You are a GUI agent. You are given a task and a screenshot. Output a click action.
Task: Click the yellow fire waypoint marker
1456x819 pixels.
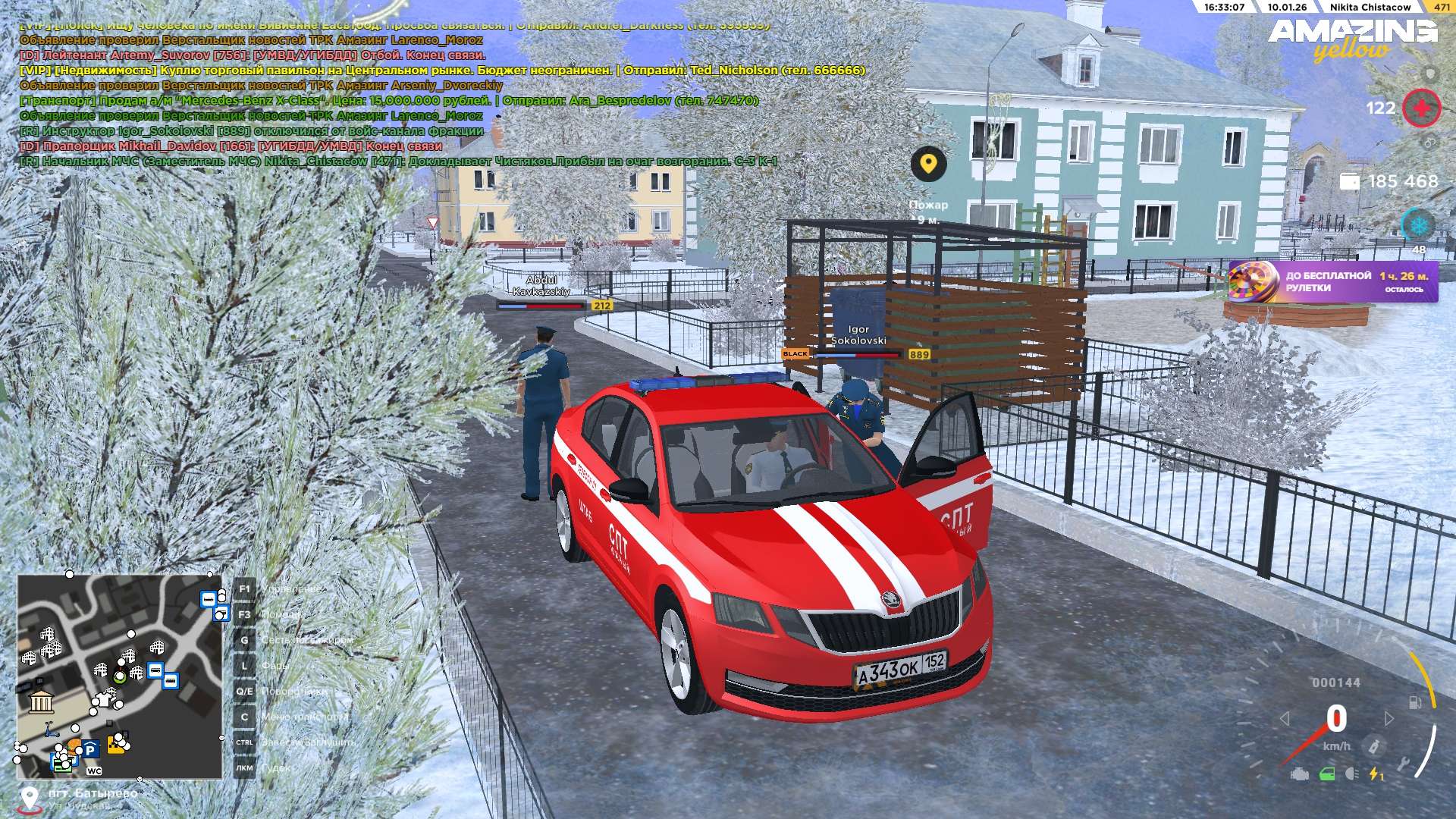(928, 163)
